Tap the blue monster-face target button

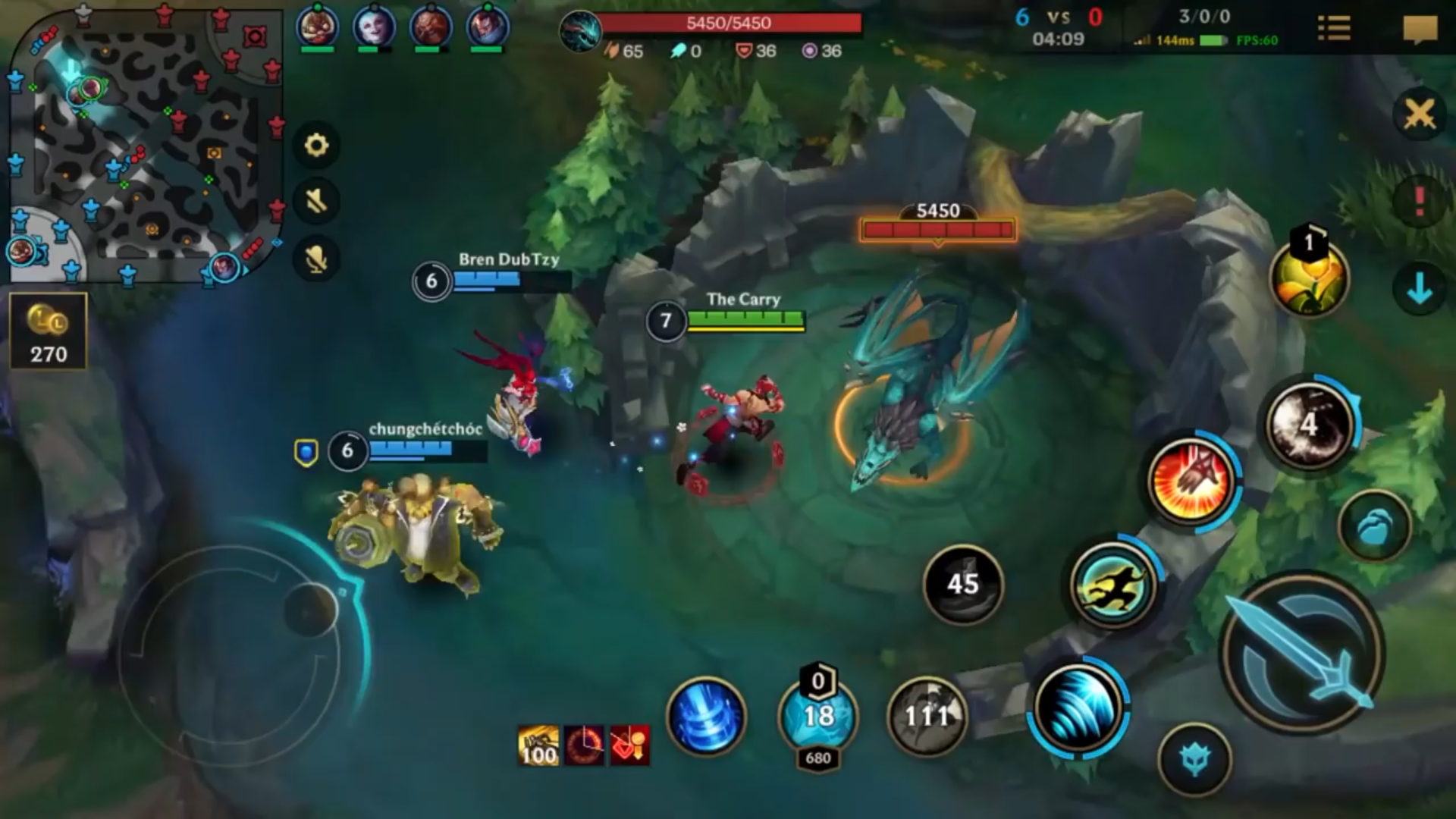click(x=1194, y=759)
